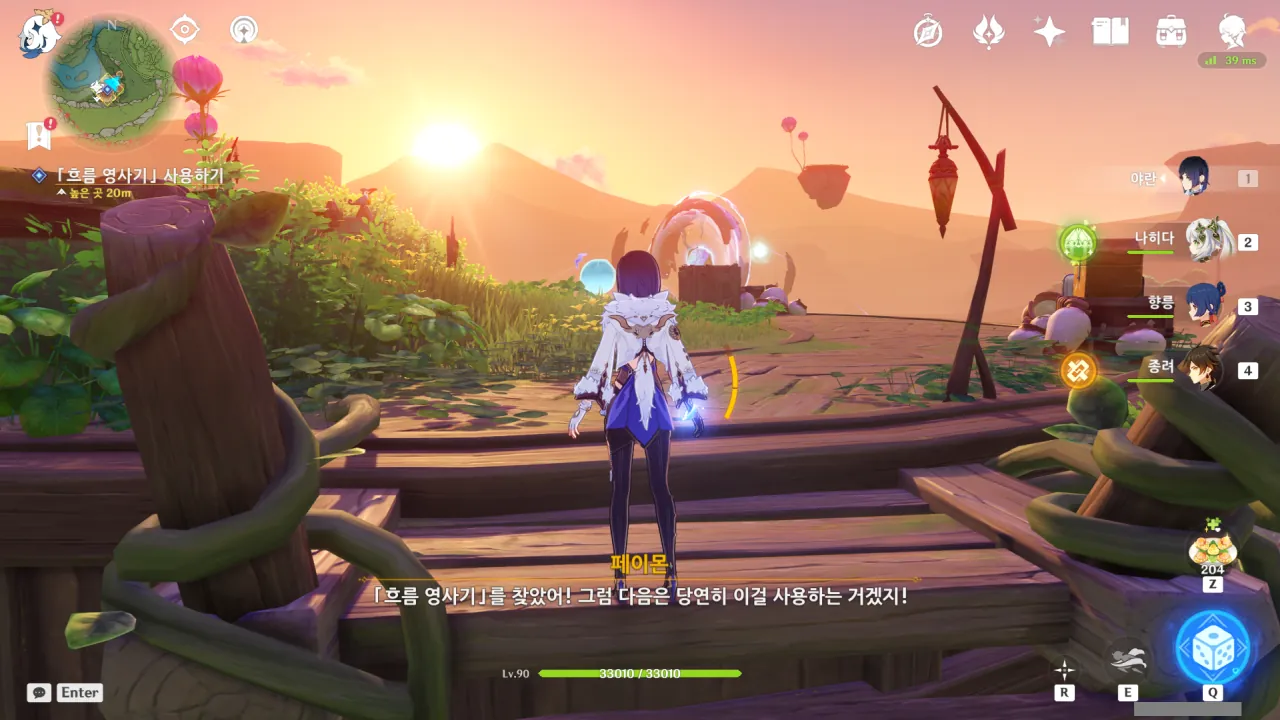Open the signal tower icon beside the minimap
The image size is (1280, 720).
244,30
